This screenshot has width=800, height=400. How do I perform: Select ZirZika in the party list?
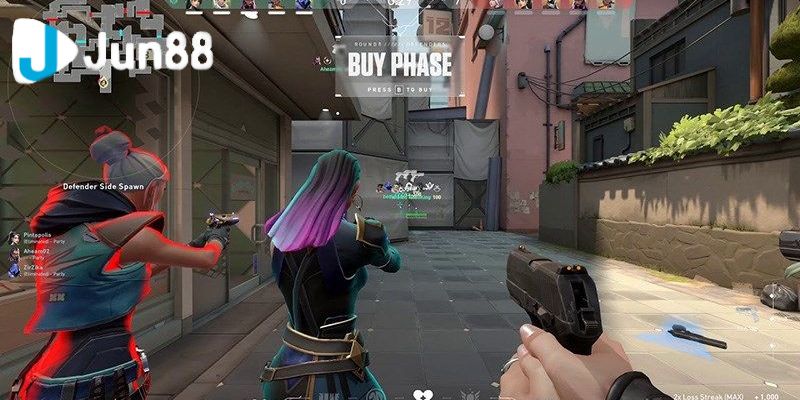35,269
